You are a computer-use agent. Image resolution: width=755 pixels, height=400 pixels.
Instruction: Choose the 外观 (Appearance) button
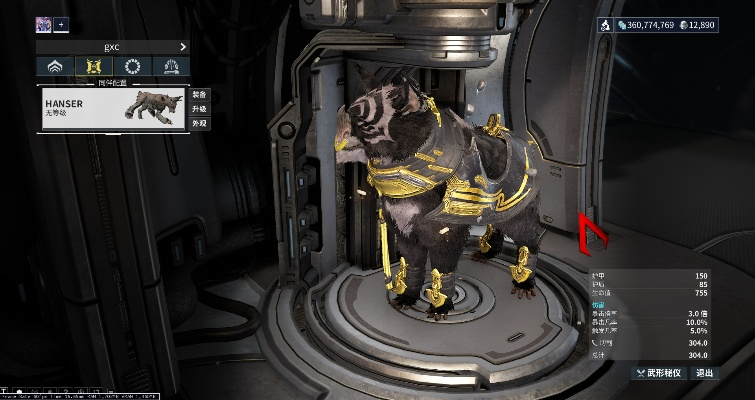[x=198, y=123]
